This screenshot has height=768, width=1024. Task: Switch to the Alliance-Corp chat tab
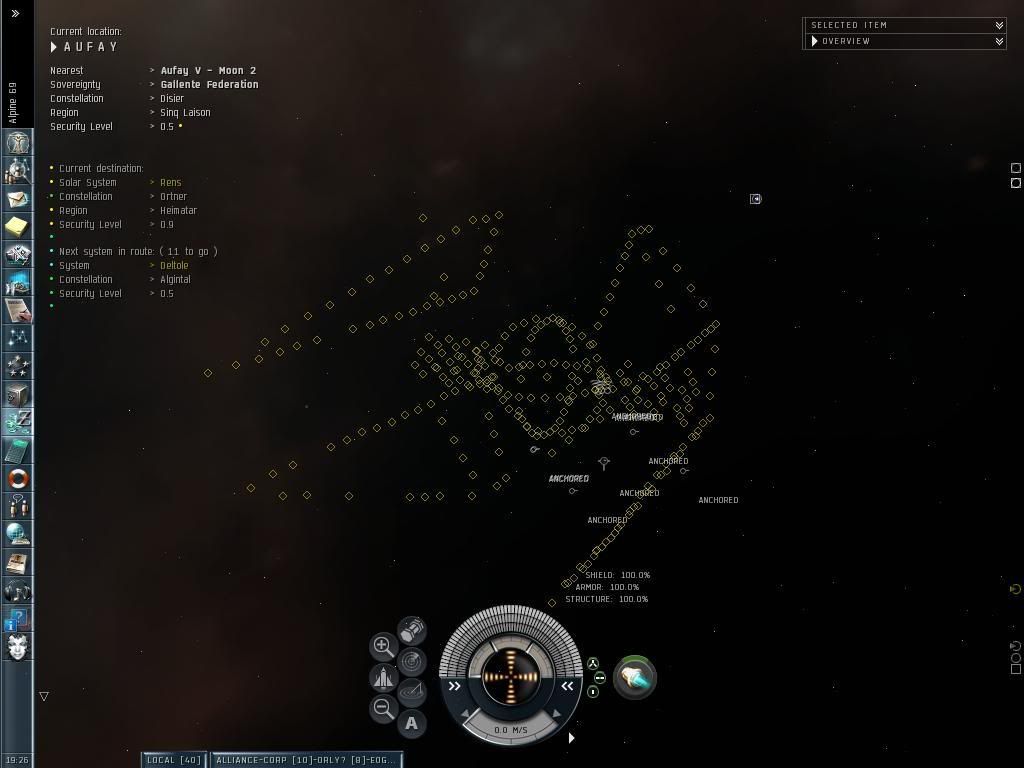tap(306, 760)
